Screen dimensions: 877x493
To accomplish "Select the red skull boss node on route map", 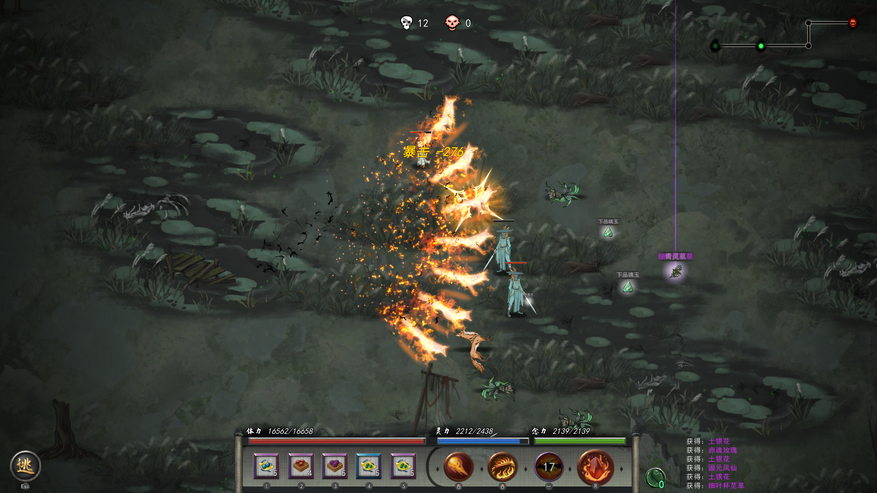I will point(853,23).
